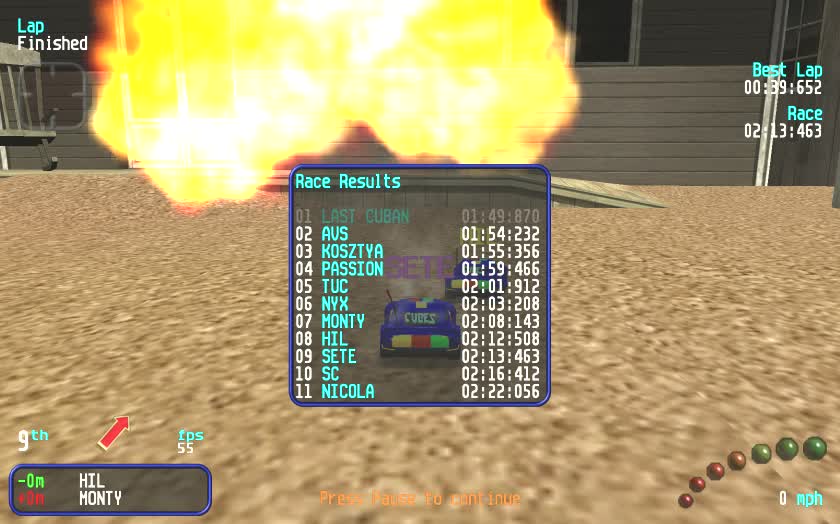
Task: Pick the NYX entry in Race Results
Action: pos(418,304)
